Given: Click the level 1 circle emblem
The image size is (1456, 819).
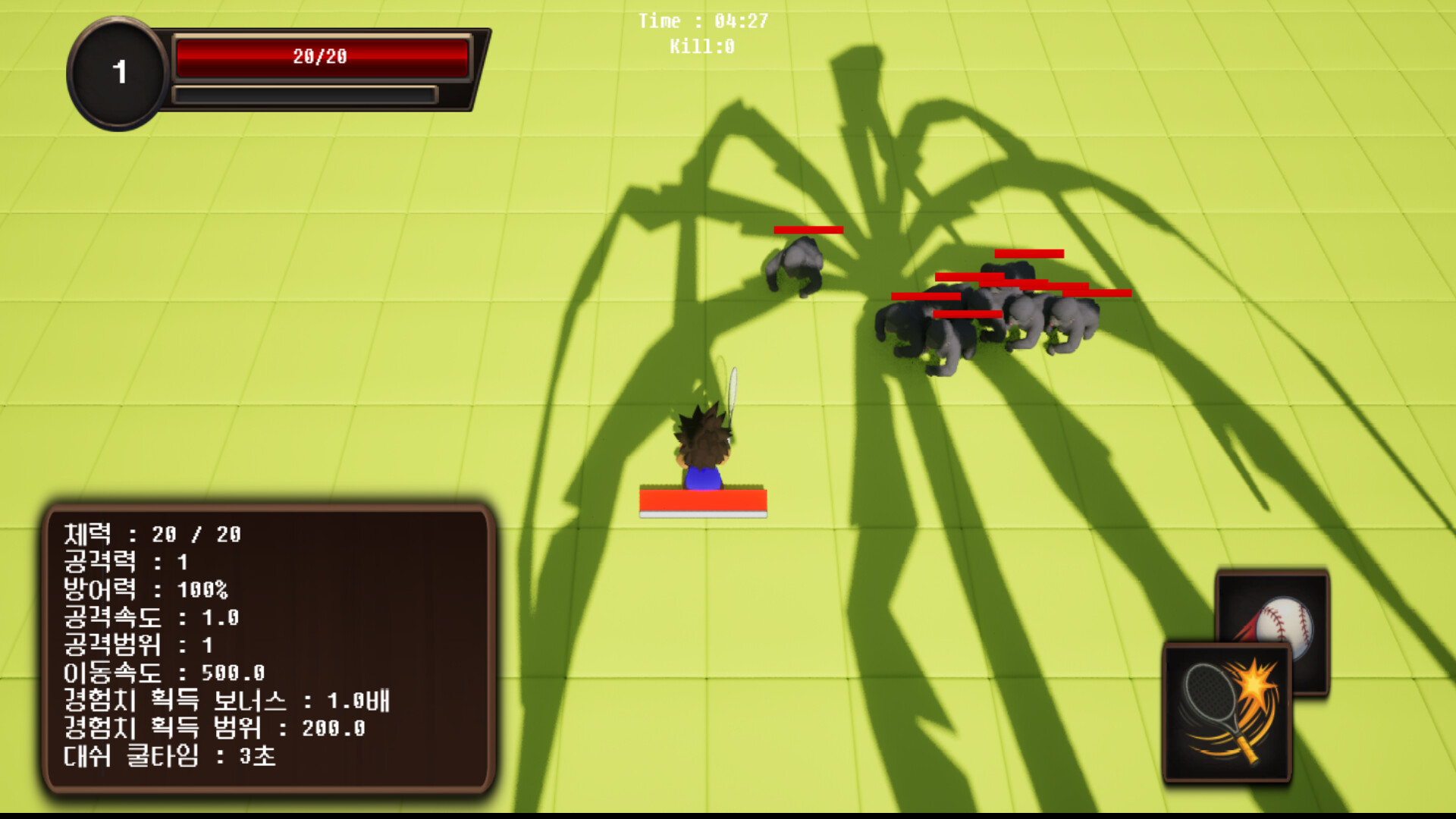Looking at the screenshot, I should [x=118, y=72].
